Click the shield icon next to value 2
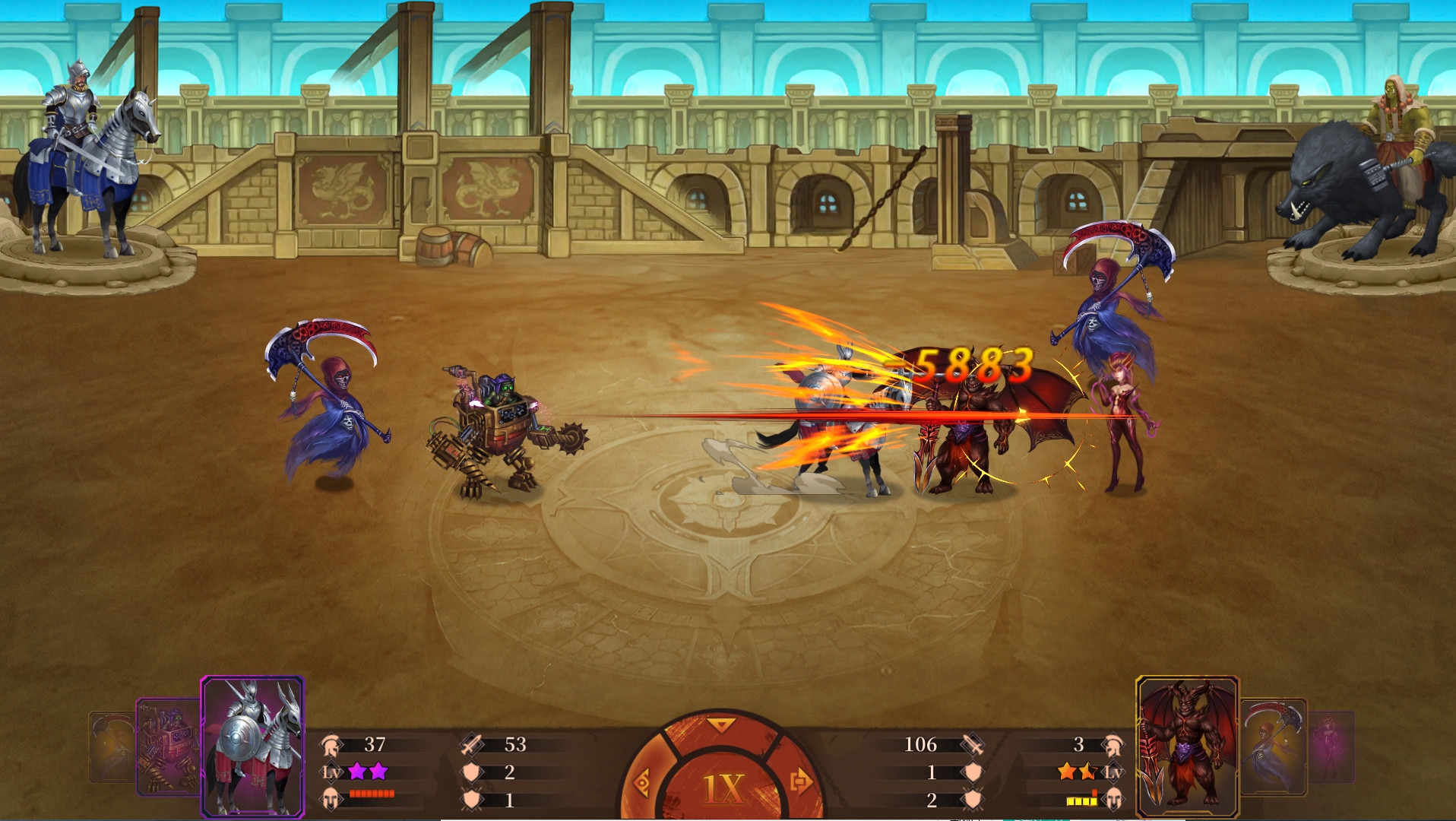 pos(471,773)
